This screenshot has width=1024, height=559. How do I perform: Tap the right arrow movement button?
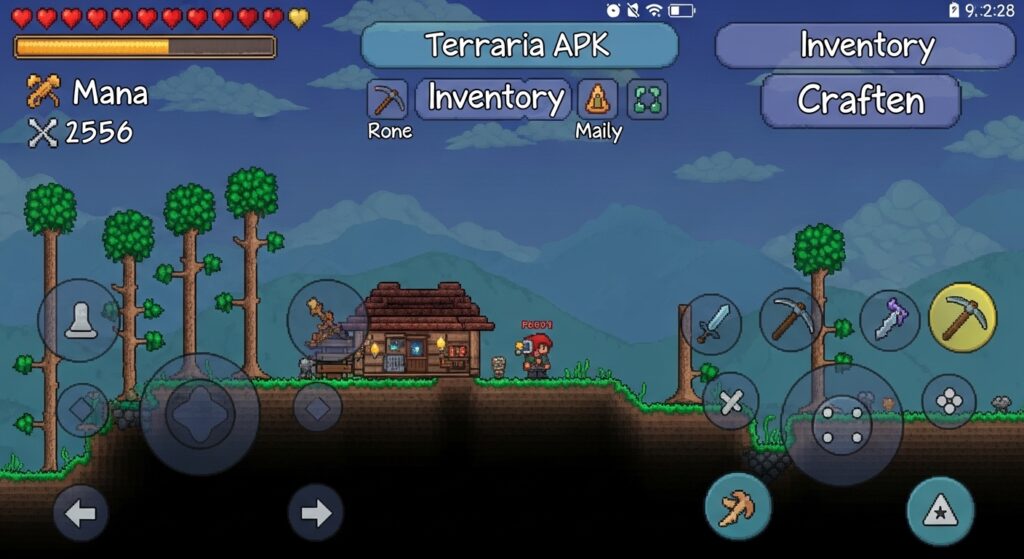point(315,513)
